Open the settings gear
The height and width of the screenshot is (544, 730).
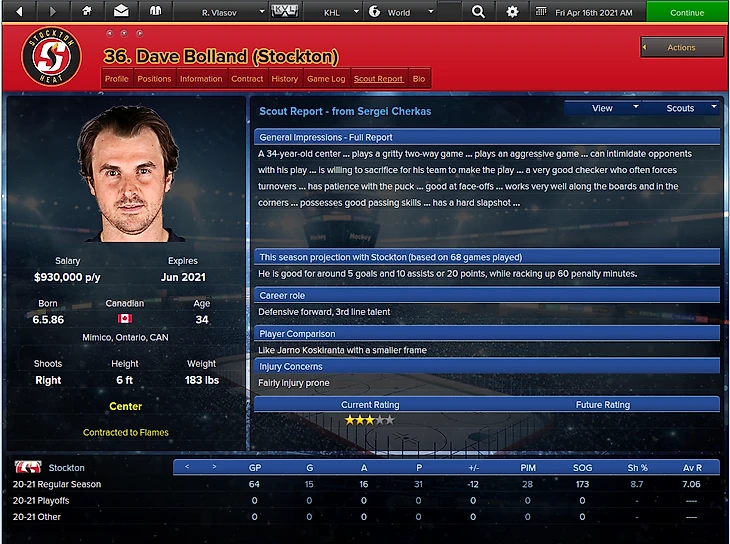point(512,12)
